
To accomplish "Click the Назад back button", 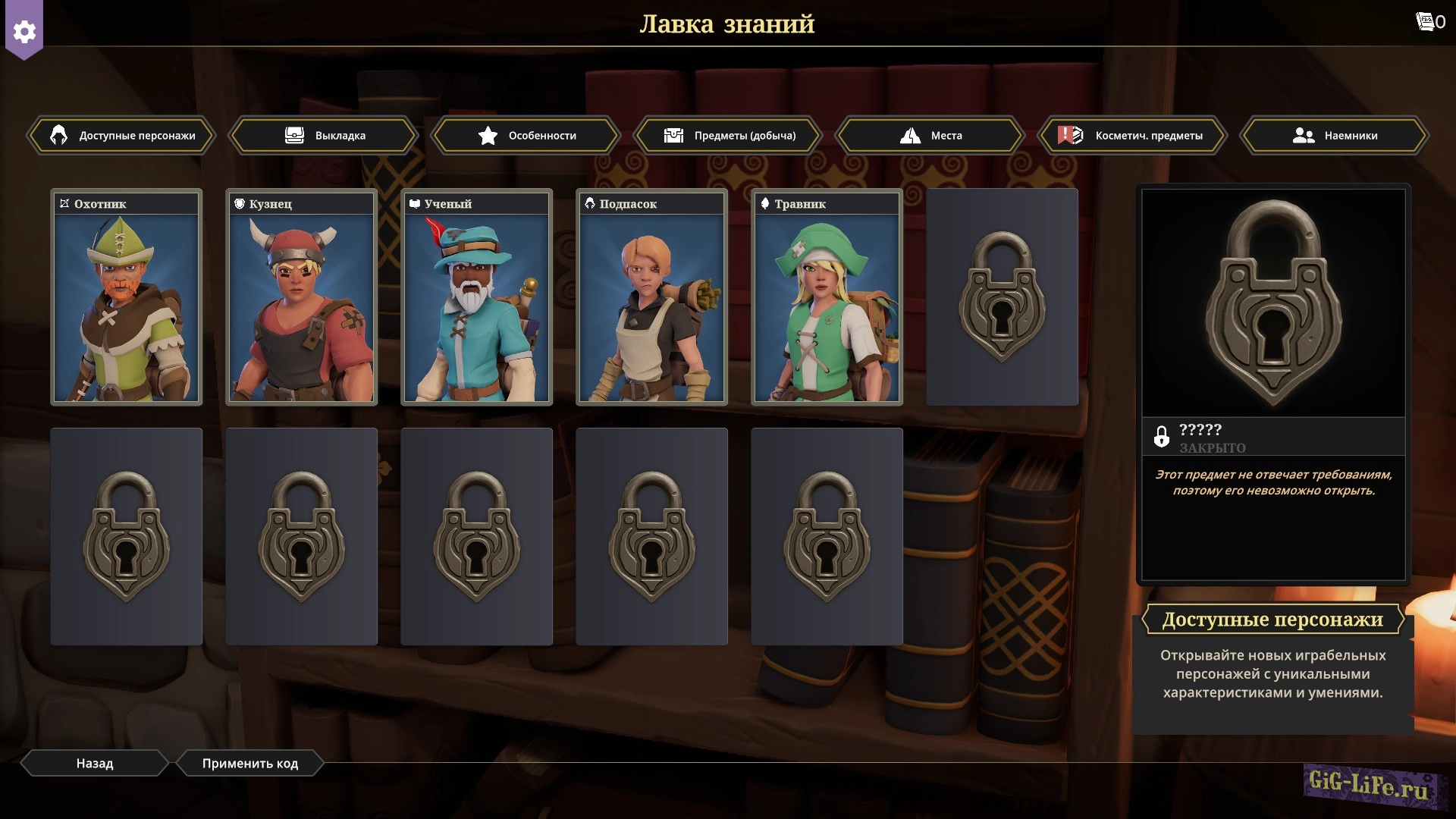I will 95,763.
